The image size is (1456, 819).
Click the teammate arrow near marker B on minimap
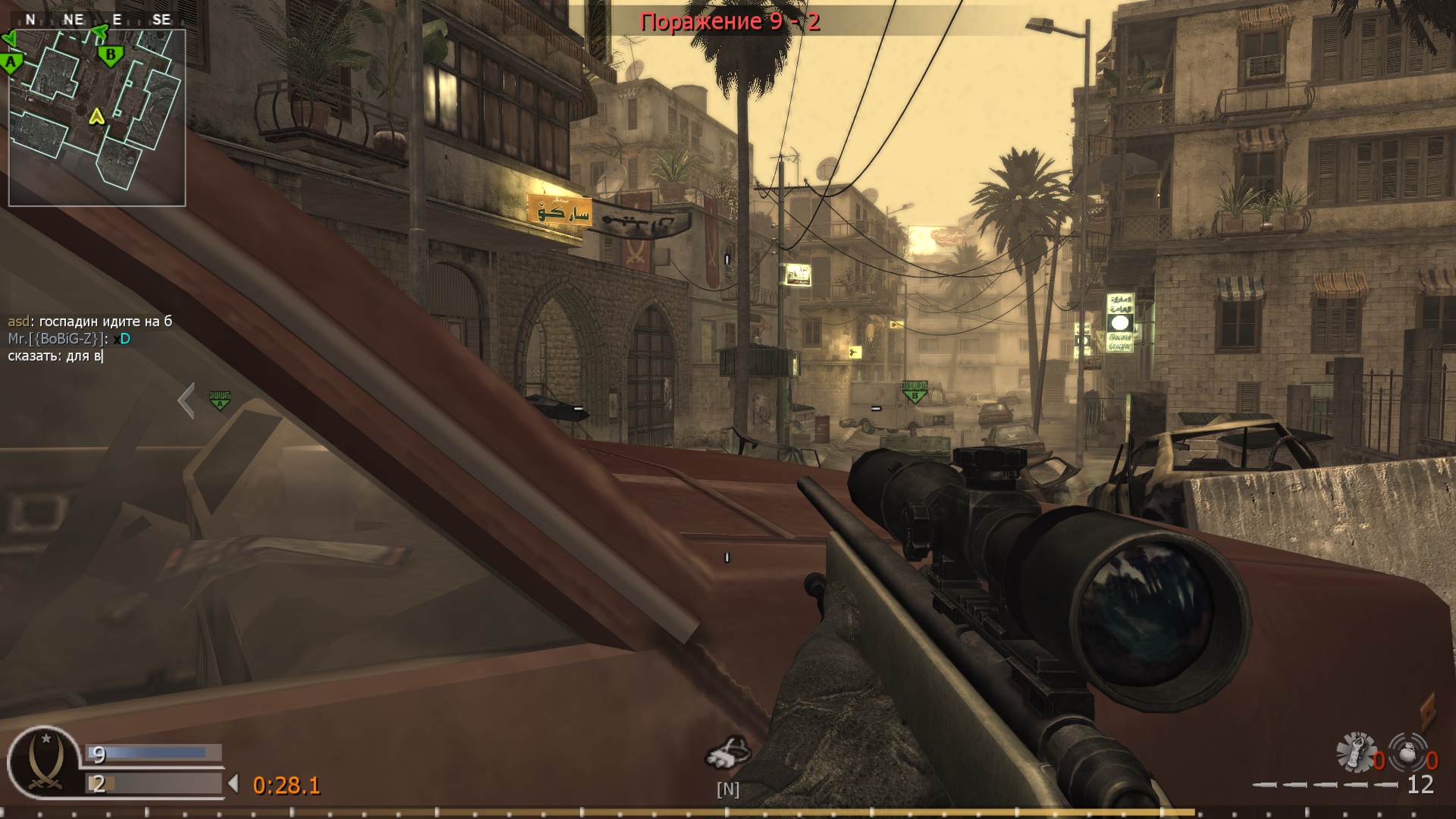click(99, 33)
